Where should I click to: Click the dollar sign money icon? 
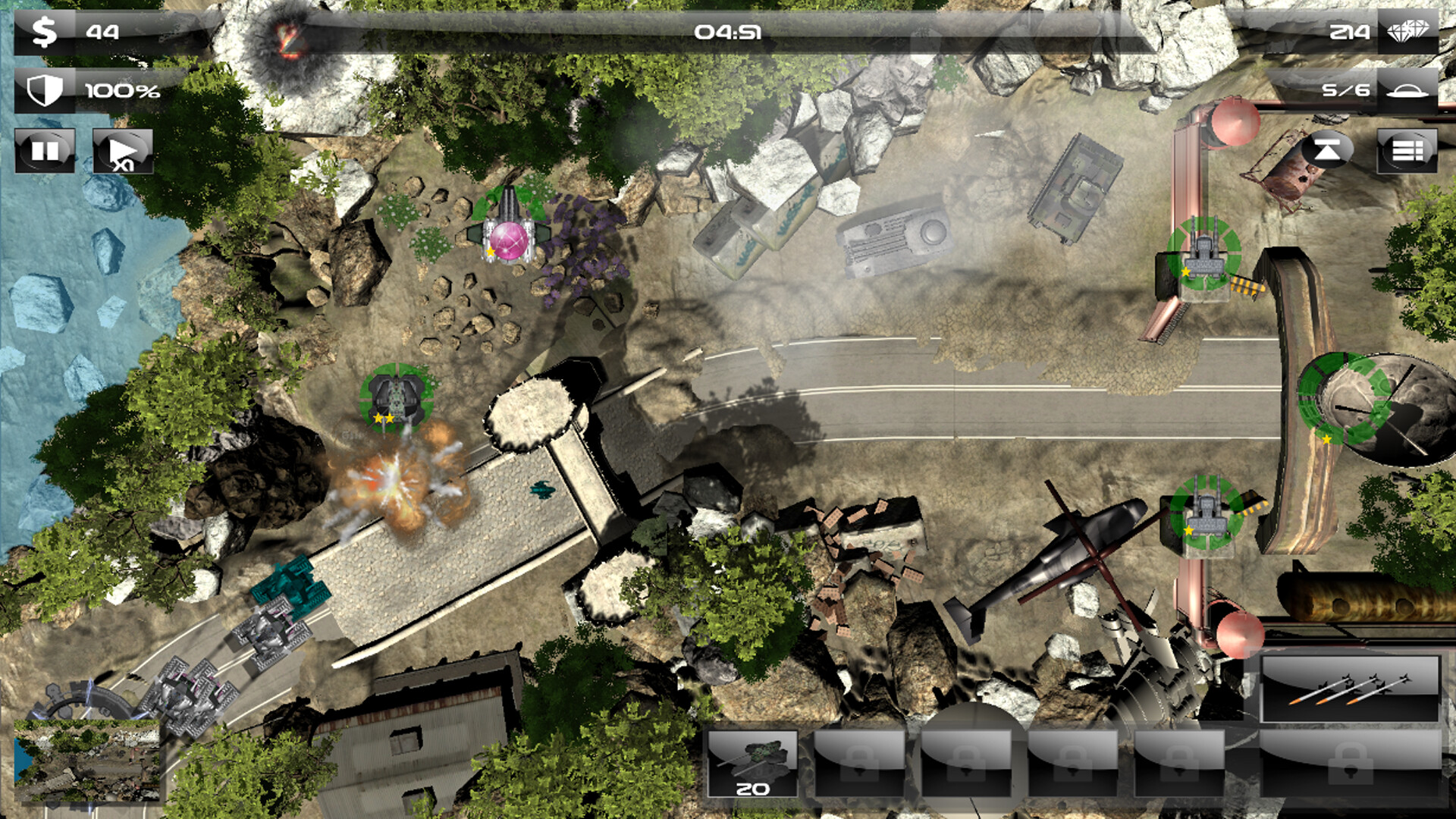pos(43,32)
